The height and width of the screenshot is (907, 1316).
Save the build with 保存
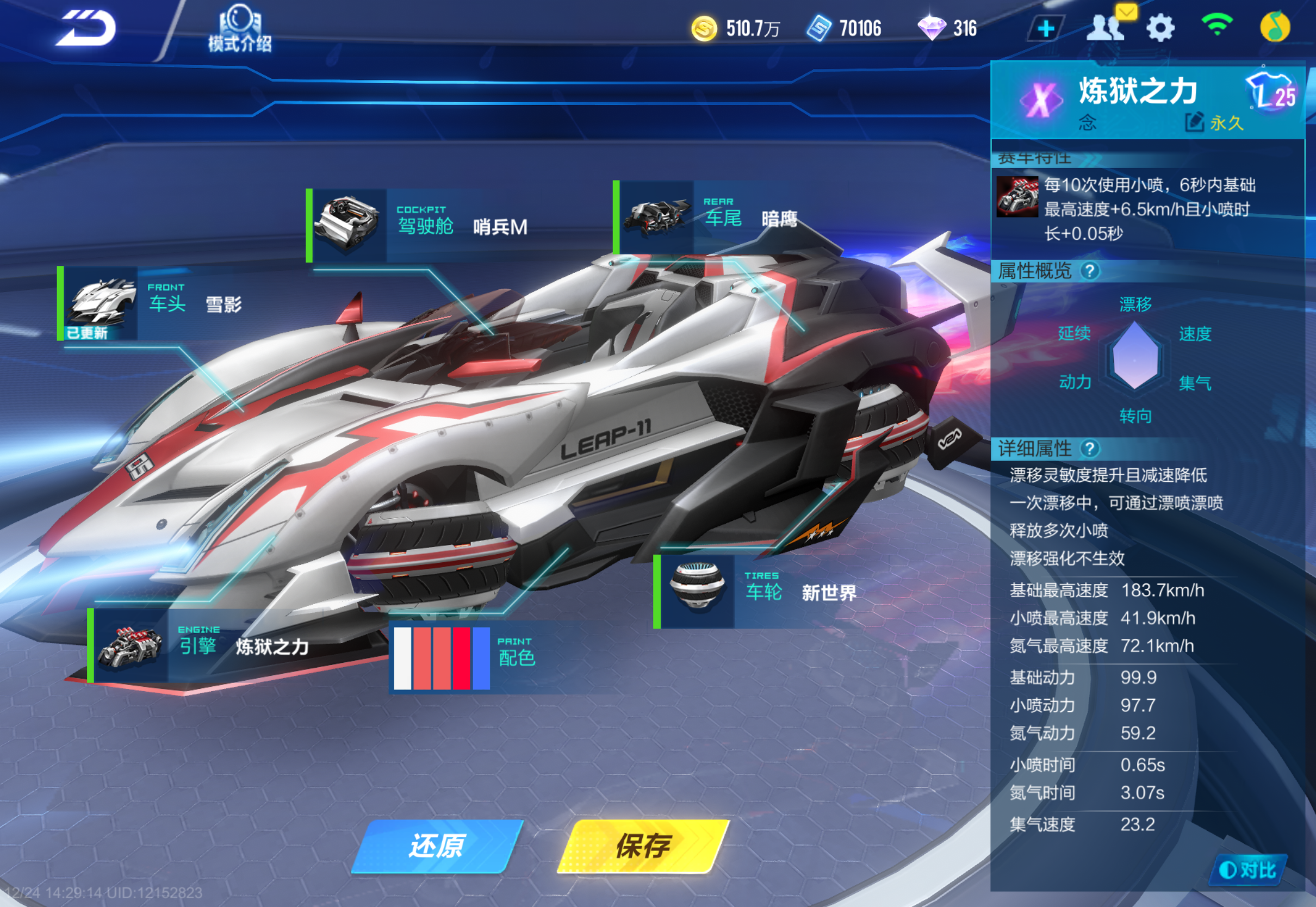pyautogui.click(x=643, y=846)
